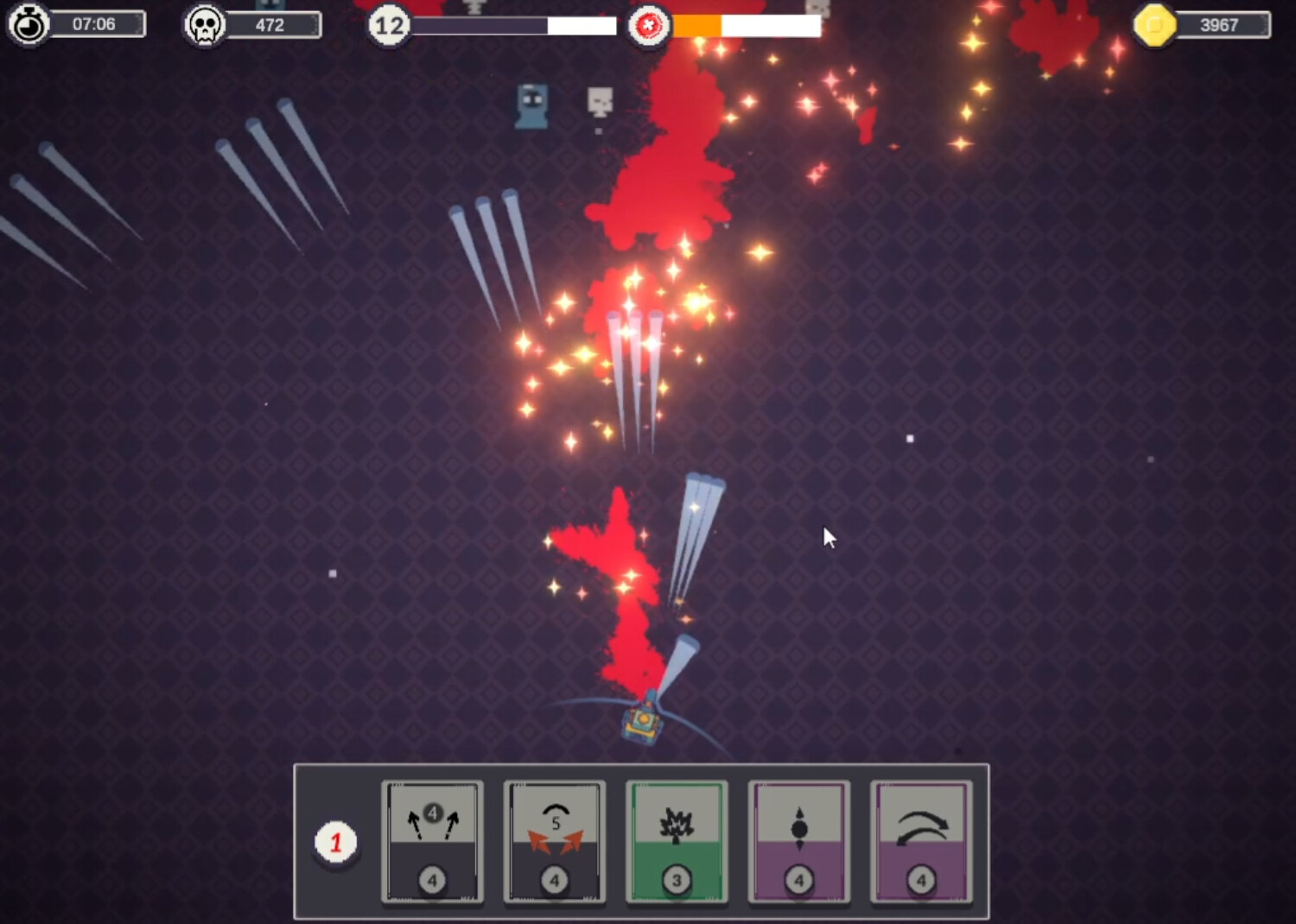The image size is (1296, 924).
Task: Select the orange spread-arrows card
Action: click(555, 842)
